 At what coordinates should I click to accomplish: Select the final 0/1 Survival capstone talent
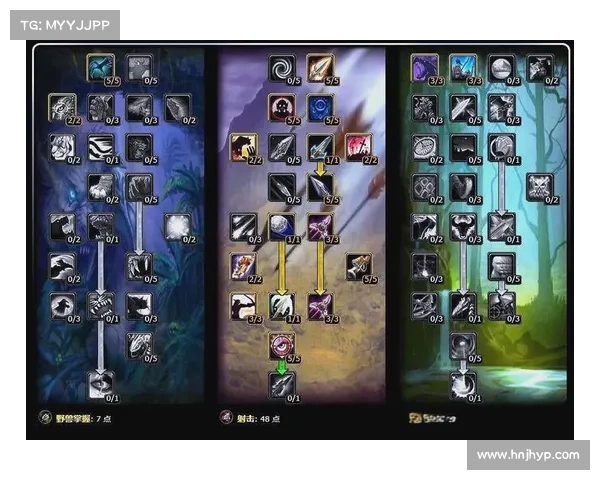pyautogui.click(x=462, y=384)
